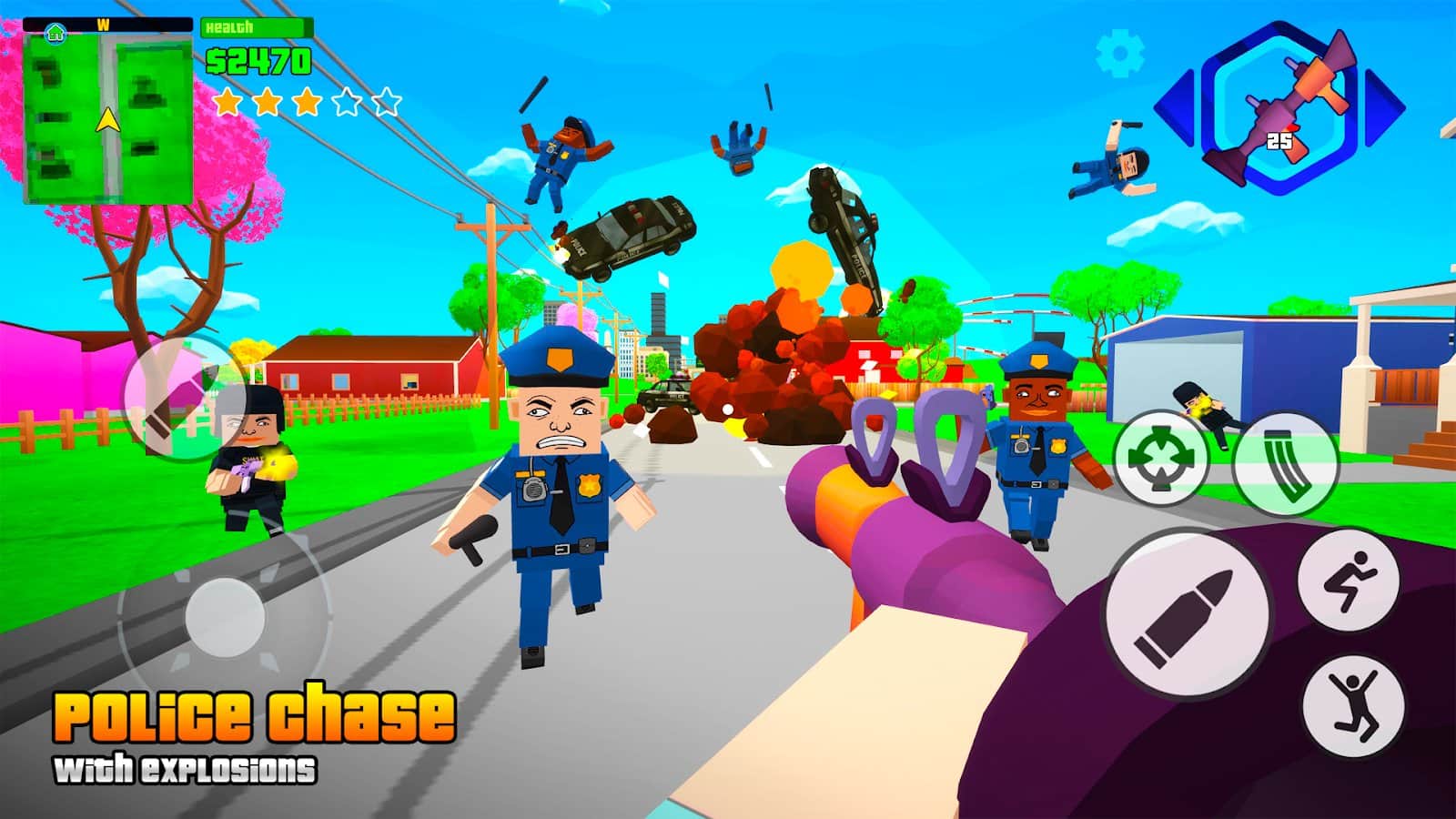The height and width of the screenshot is (819, 1456).
Task: Tap the 25 ammo count on the launcher
Action: pyautogui.click(x=1283, y=141)
